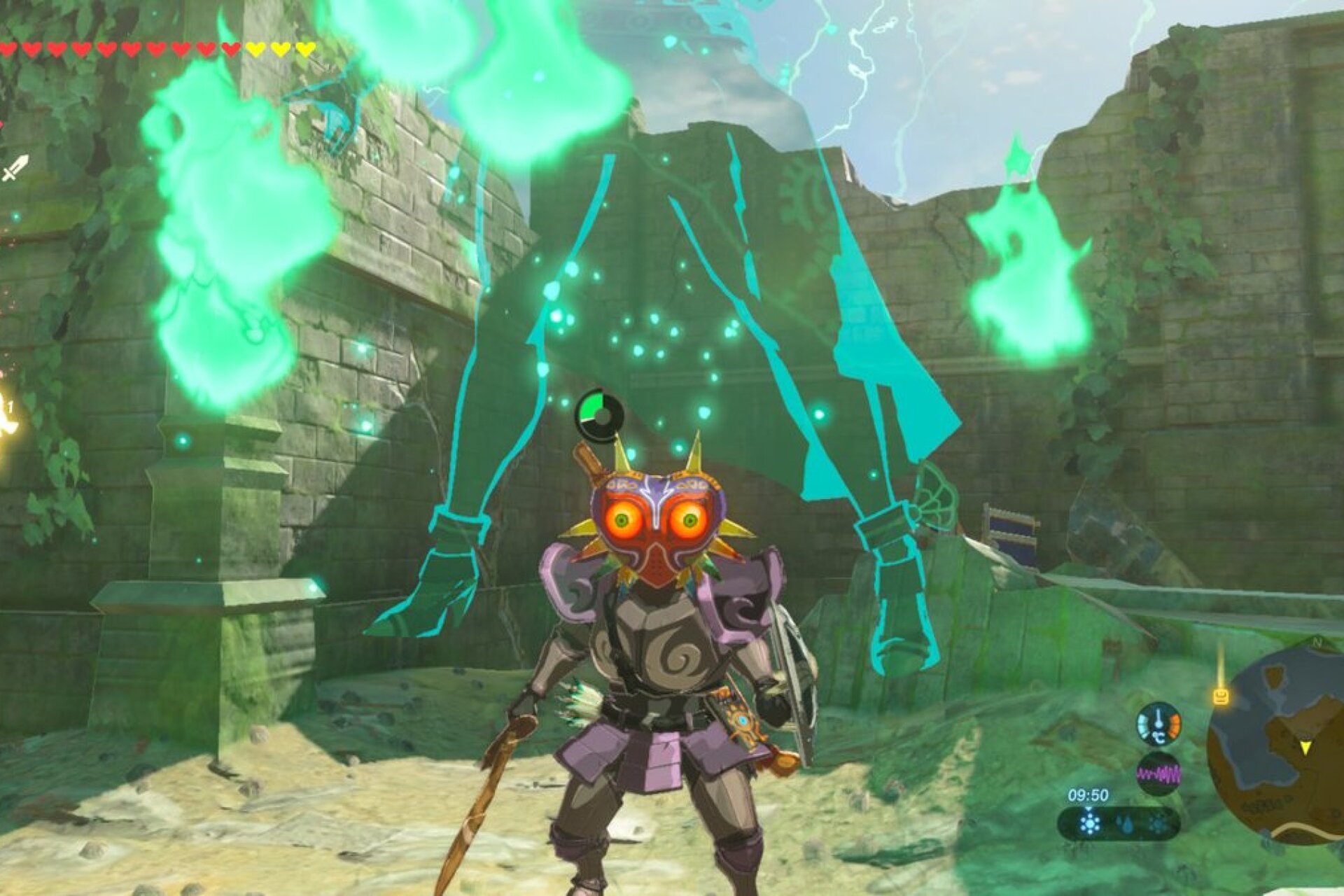This screenshot has width=1344, height=896.
Task: Open the purple noise level meter
Action: [1159, 772]
